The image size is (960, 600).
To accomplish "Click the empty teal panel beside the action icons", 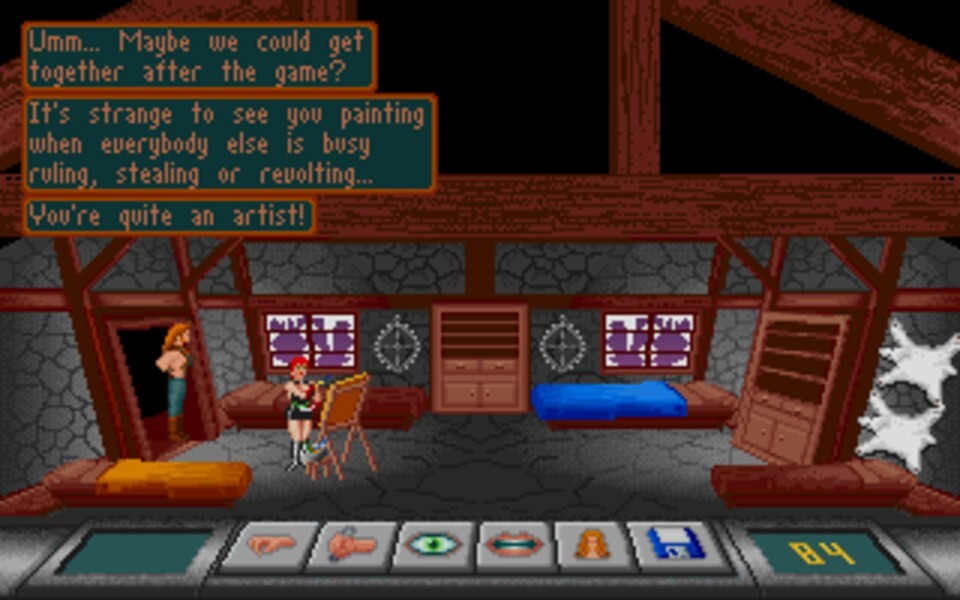I will click(x=135, y=552).
